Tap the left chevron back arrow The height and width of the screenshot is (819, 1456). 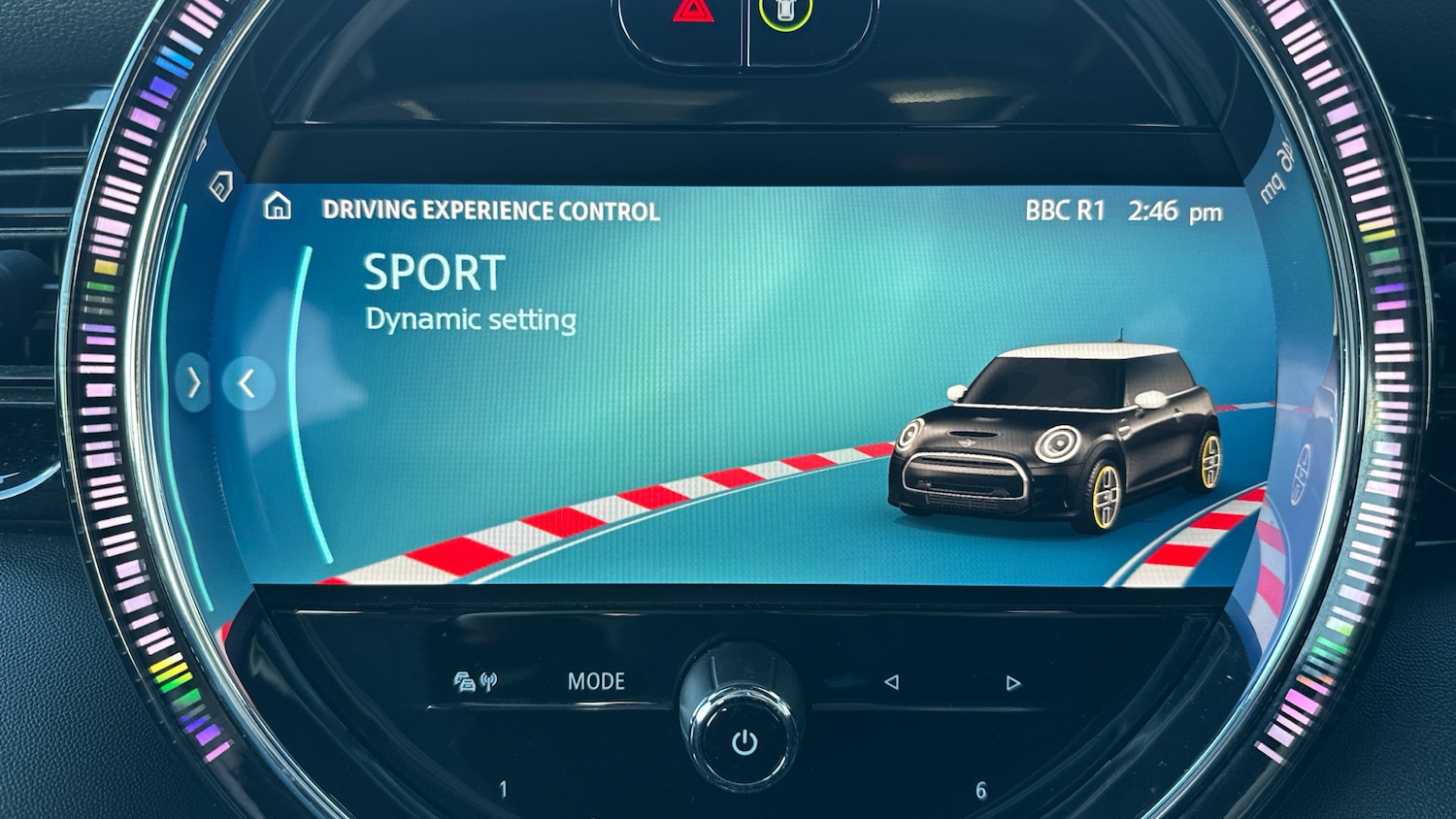pyautogui.click(x=248, y=383)
